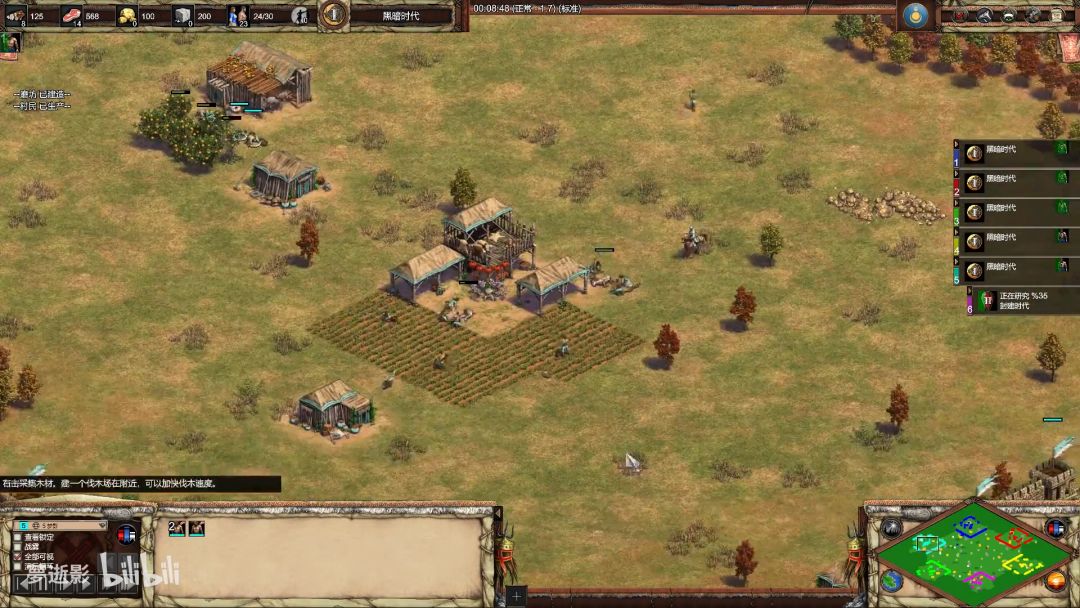Screen dimensions: 1080x608
Task: Click the minimap
Action: coord(968,549)
